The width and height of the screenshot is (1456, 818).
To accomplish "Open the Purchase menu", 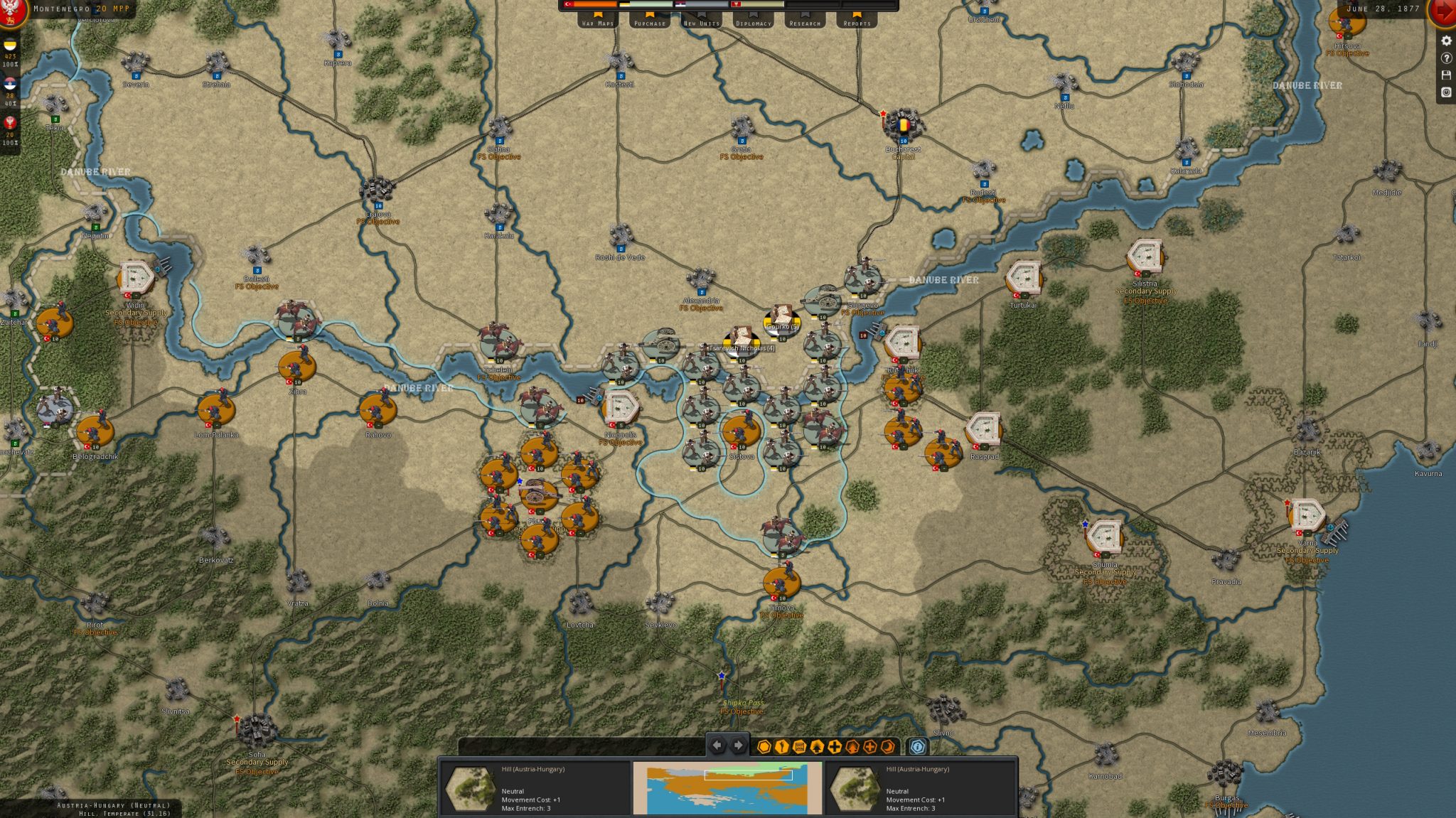I will [x=650, y=21].
